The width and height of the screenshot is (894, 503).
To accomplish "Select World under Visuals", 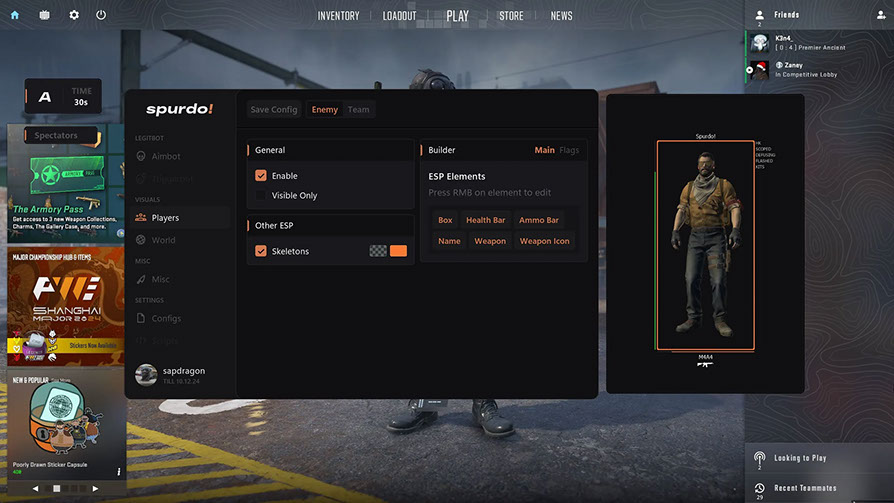I will click(x=163, y=240).
